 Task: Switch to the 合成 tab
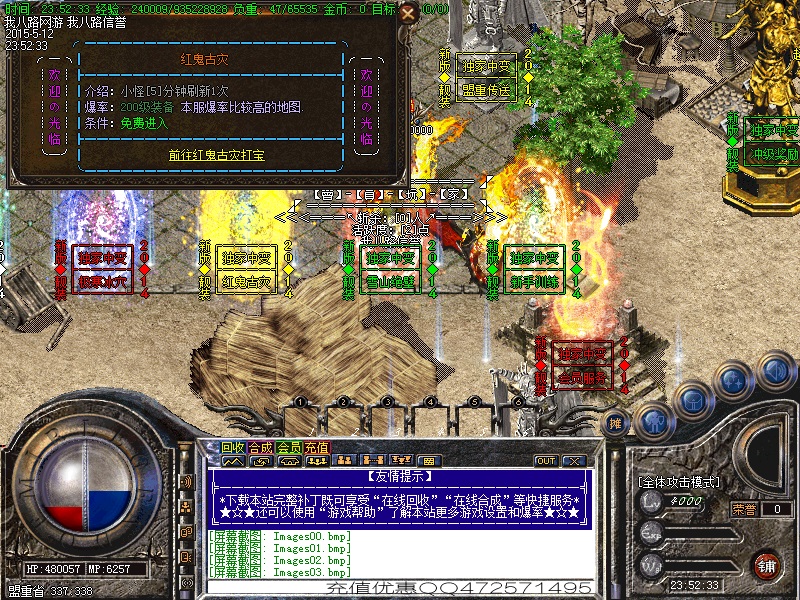[261, 447]
